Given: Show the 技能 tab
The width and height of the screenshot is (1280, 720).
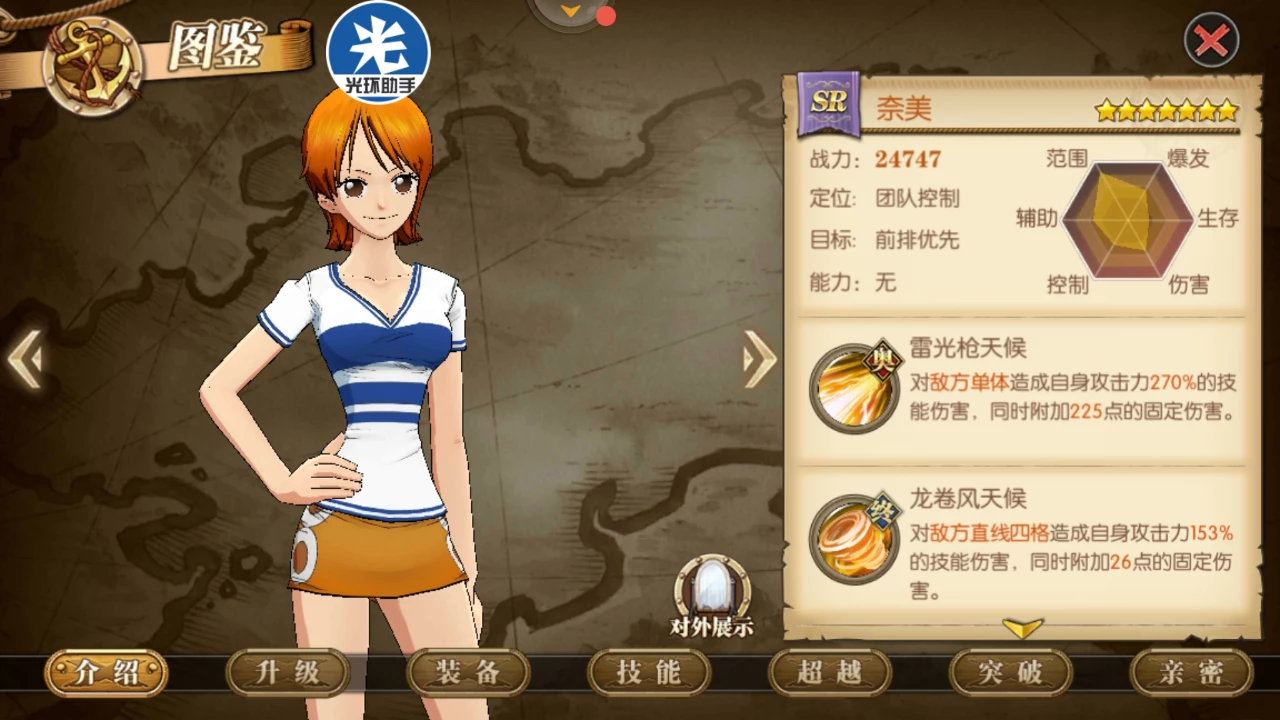Looking at the screenshot, I should tap(649, 672).
